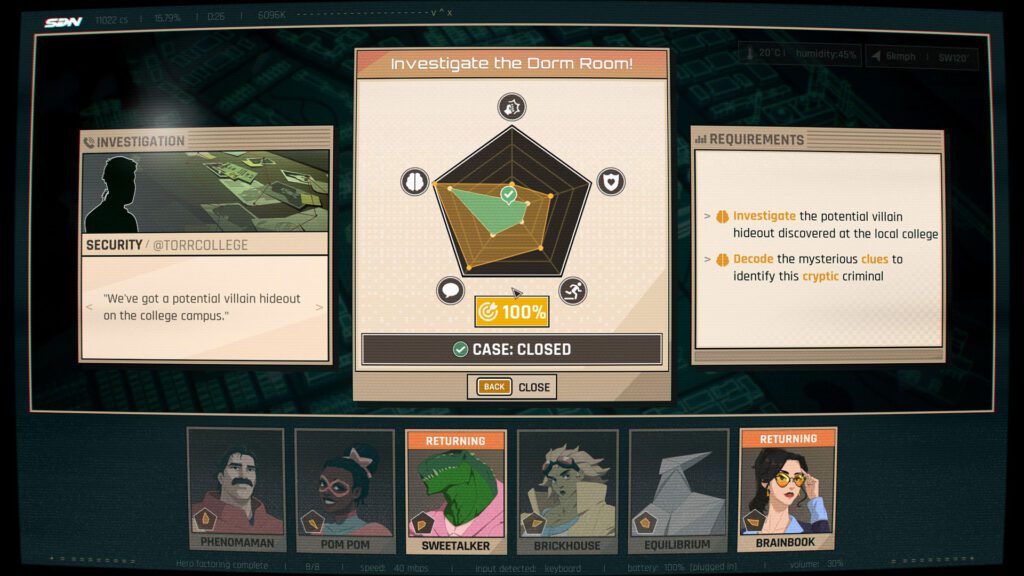1024x576 pixels.
Task: Show next security message with right arrow
Action: pyautogui.click(x=320, y=307)
